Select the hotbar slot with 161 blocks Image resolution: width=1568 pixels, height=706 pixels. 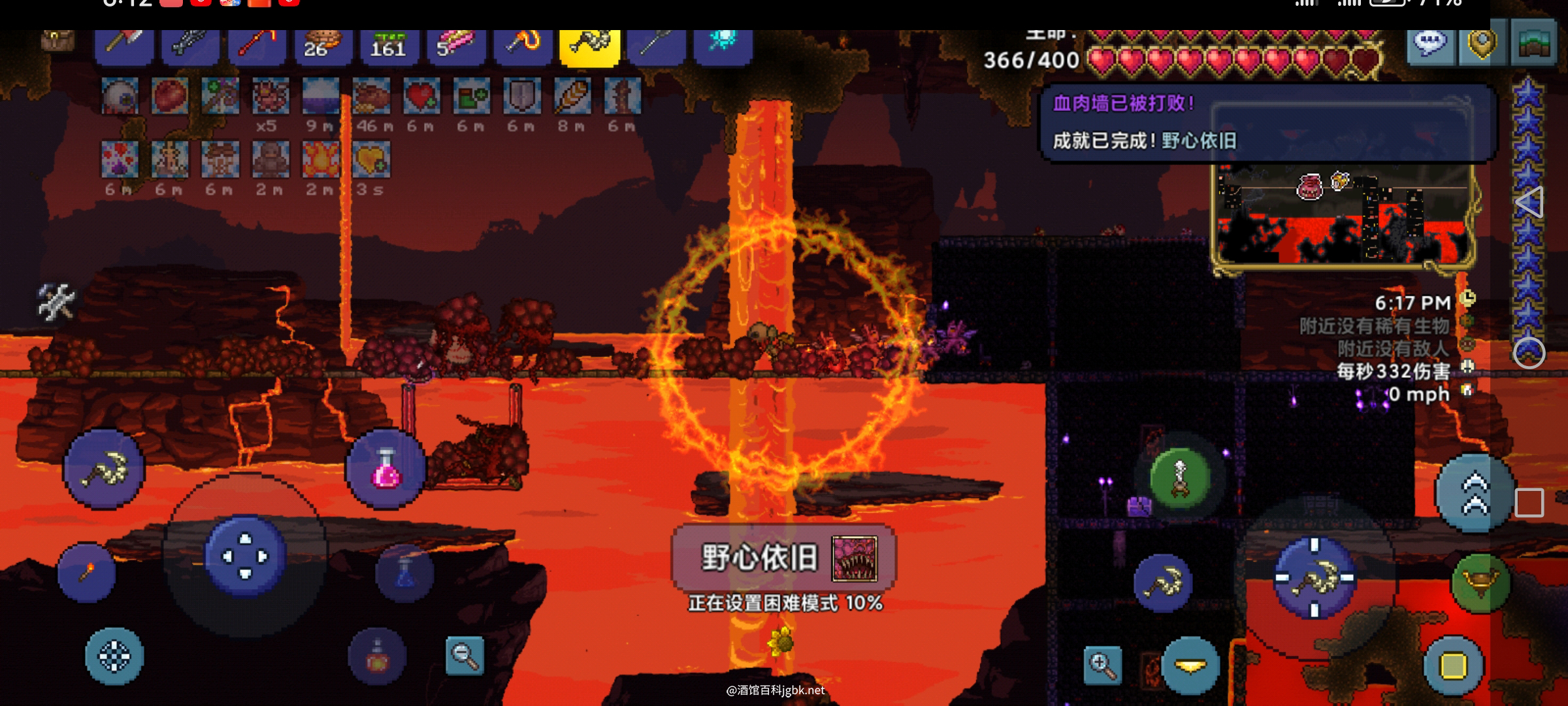(x=388, y=46)
